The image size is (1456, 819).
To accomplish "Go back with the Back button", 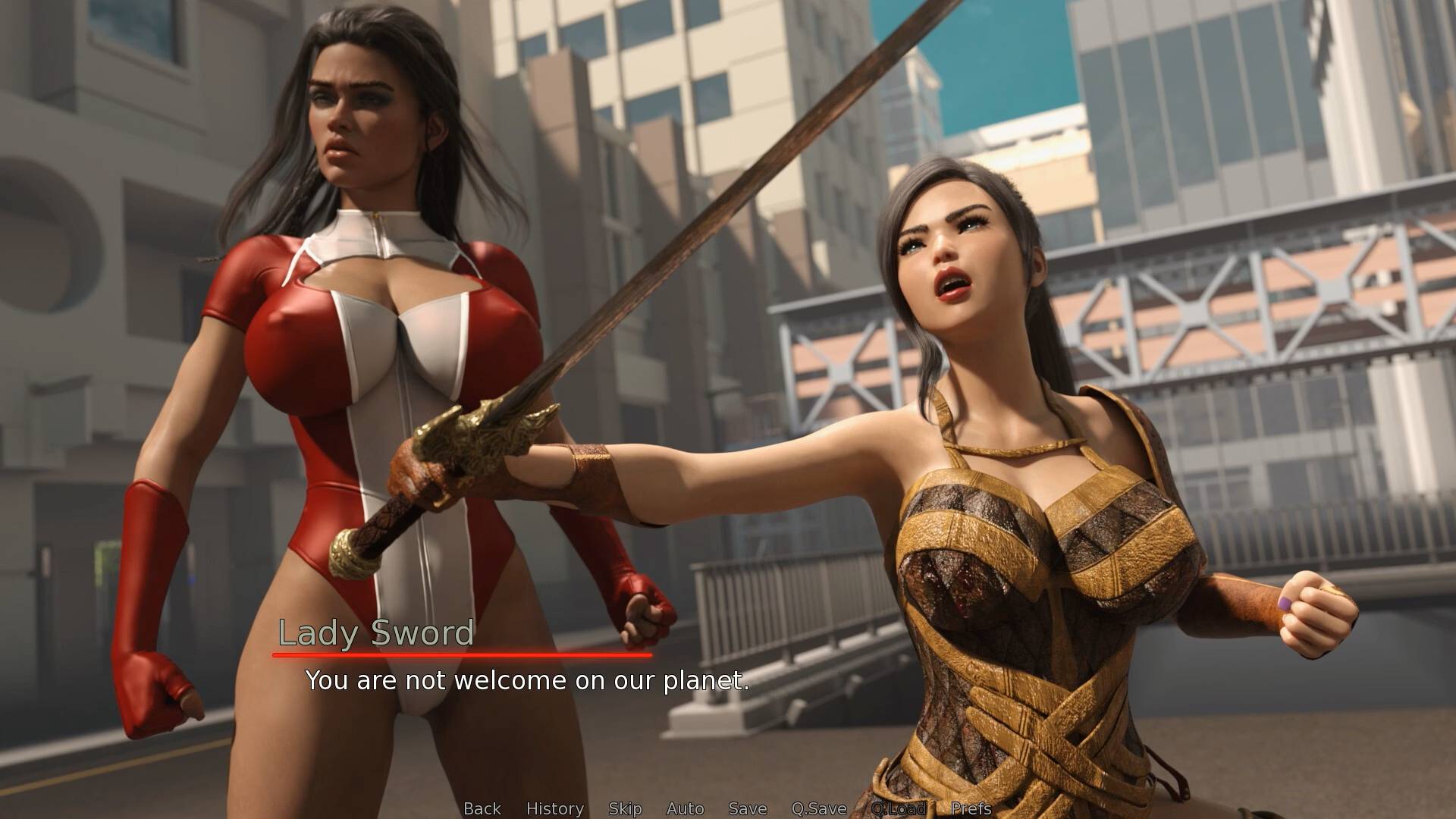I will coord(482,808).
